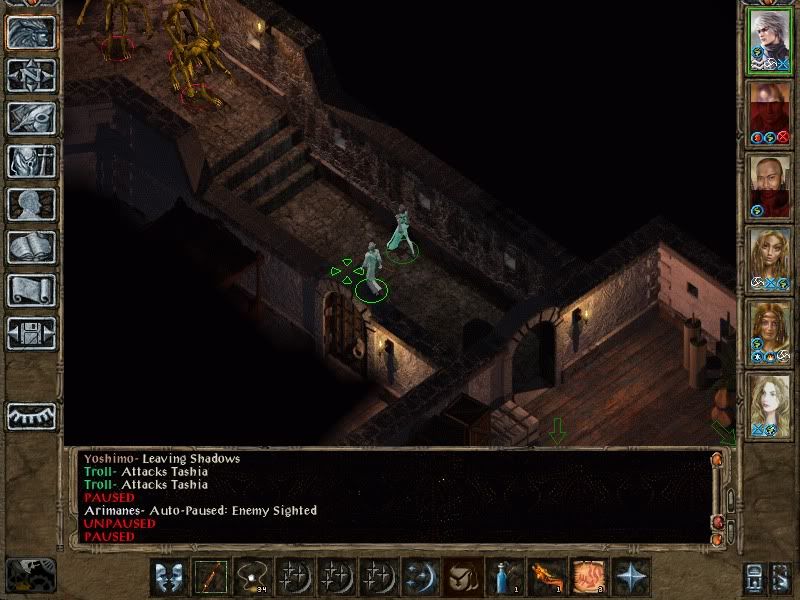This screenshot has width=800, height=600.
Task: Open the inventory screen
Action: click(x=31, y=161)
